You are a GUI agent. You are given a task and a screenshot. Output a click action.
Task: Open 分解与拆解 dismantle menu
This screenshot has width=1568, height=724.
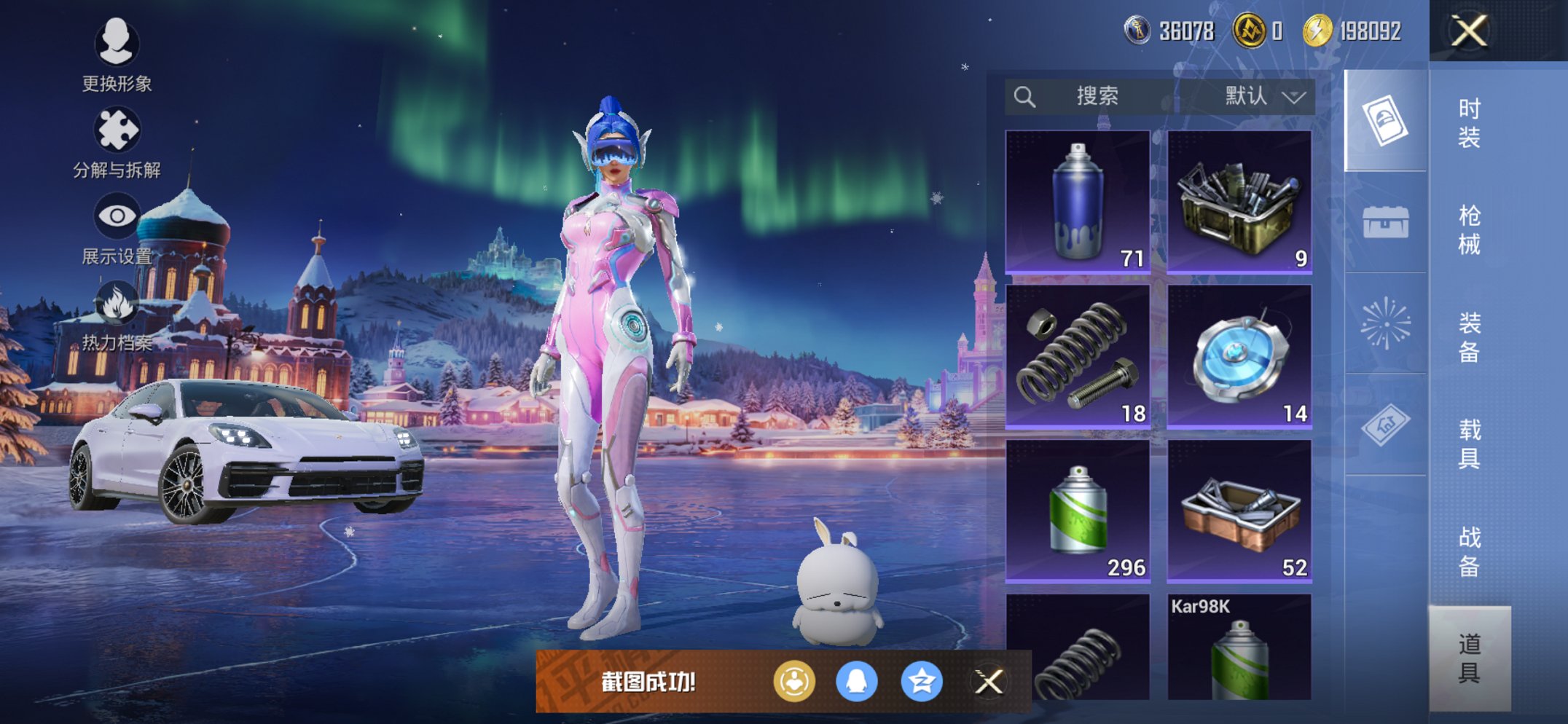(117, 142)
